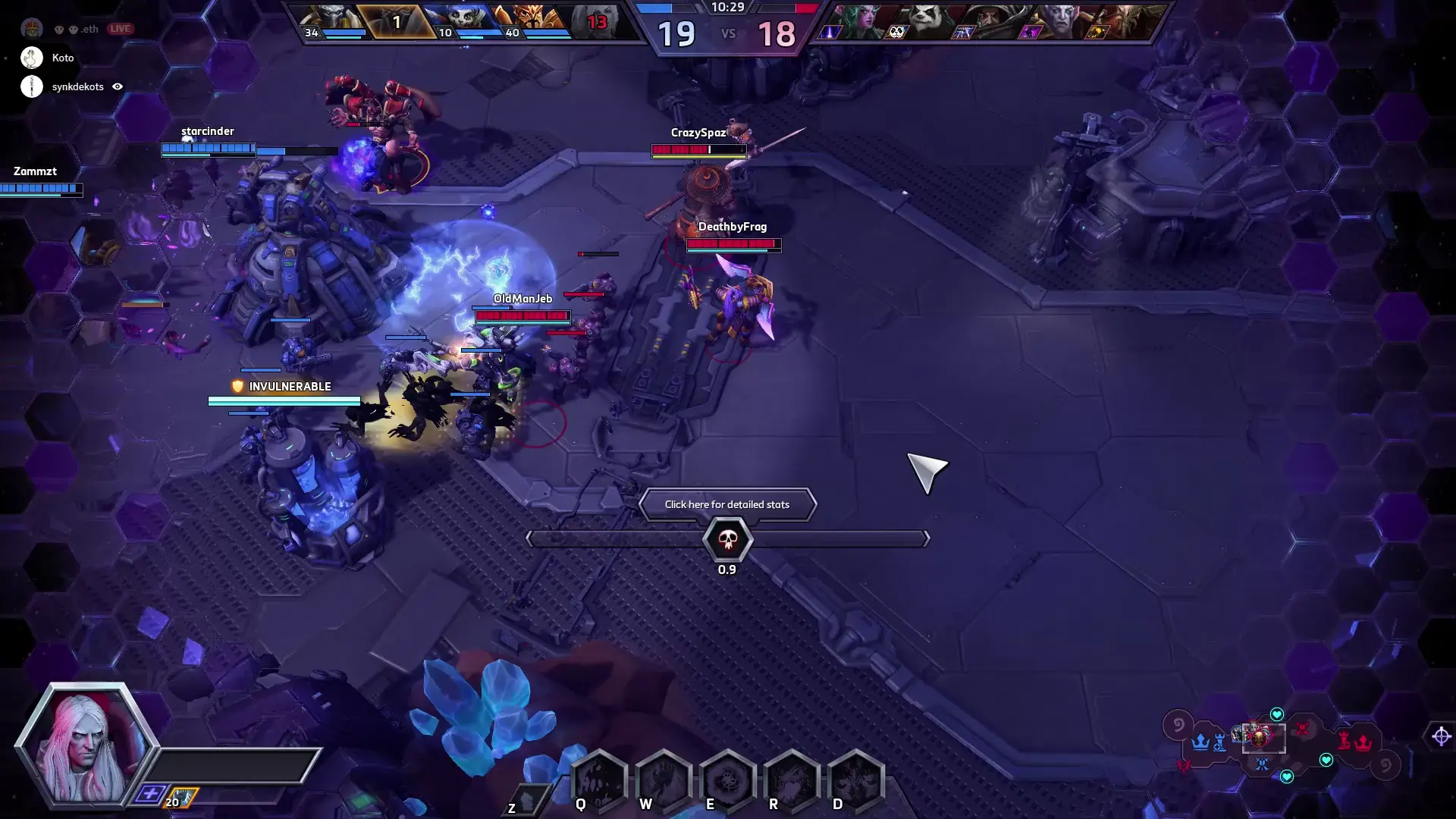The height and width of the screenshot is (819, 1456).
Task: Click Koto in the stream viewer list
Action: [x=62, y=58]
